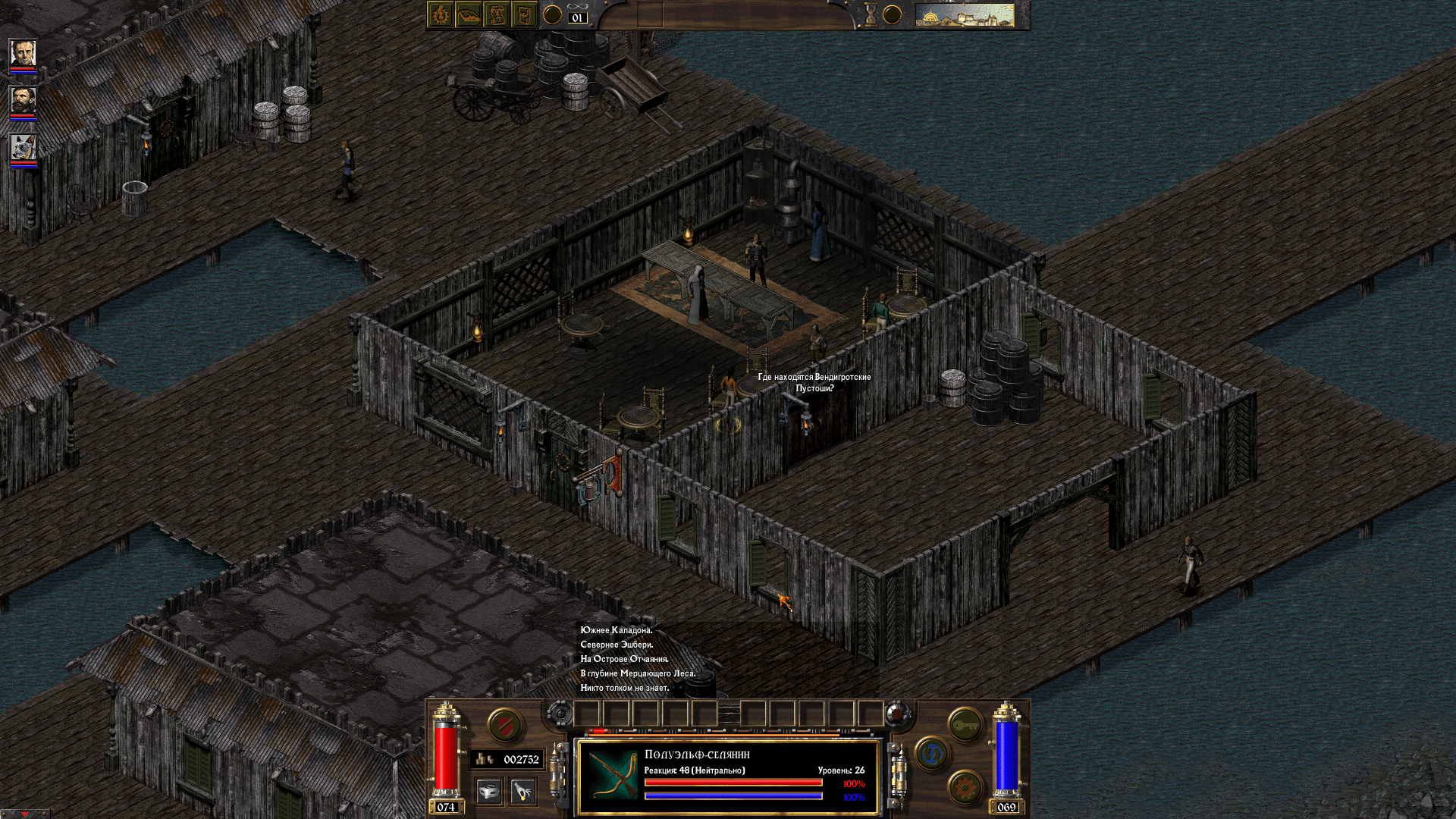Click the key icon near the fatigue bar
Screen dimensions: 1456x819
point(965,723)
